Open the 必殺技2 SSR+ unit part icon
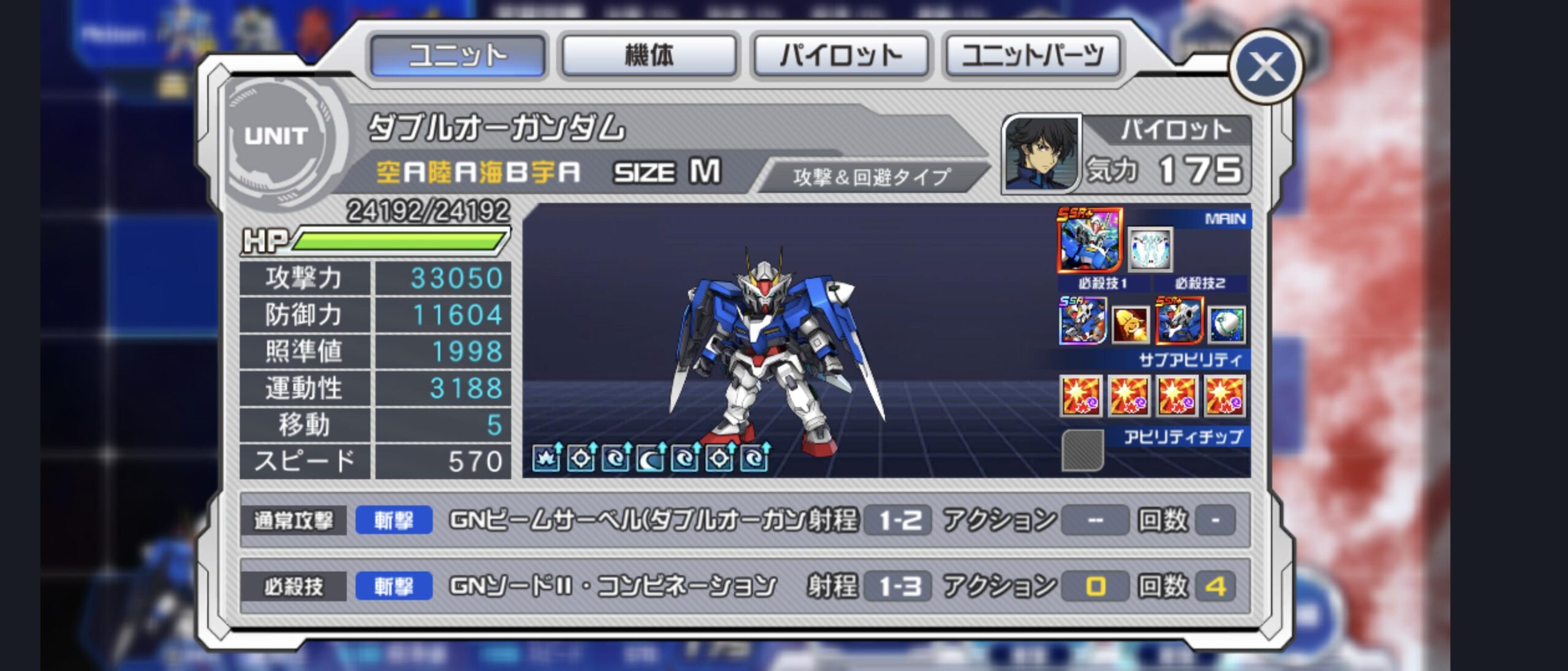Image resolution: width=1568 pixels, height=671 pixels. [1179, 321]
